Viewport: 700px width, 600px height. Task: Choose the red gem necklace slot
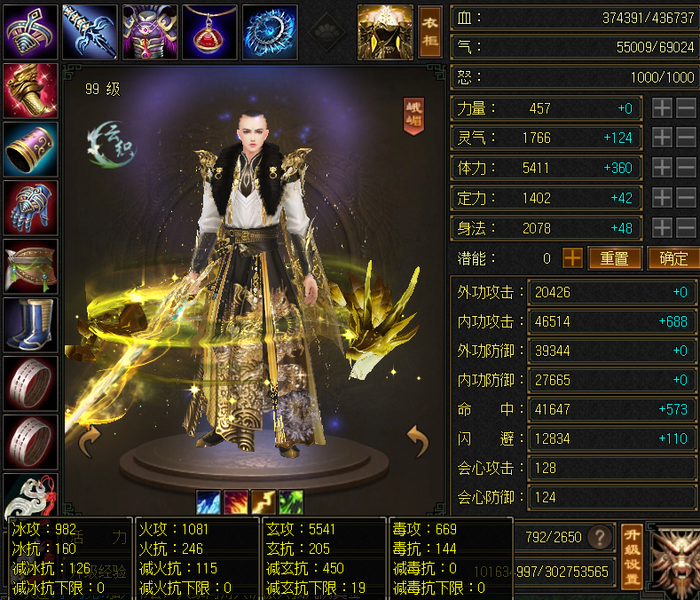click(210, 31)
